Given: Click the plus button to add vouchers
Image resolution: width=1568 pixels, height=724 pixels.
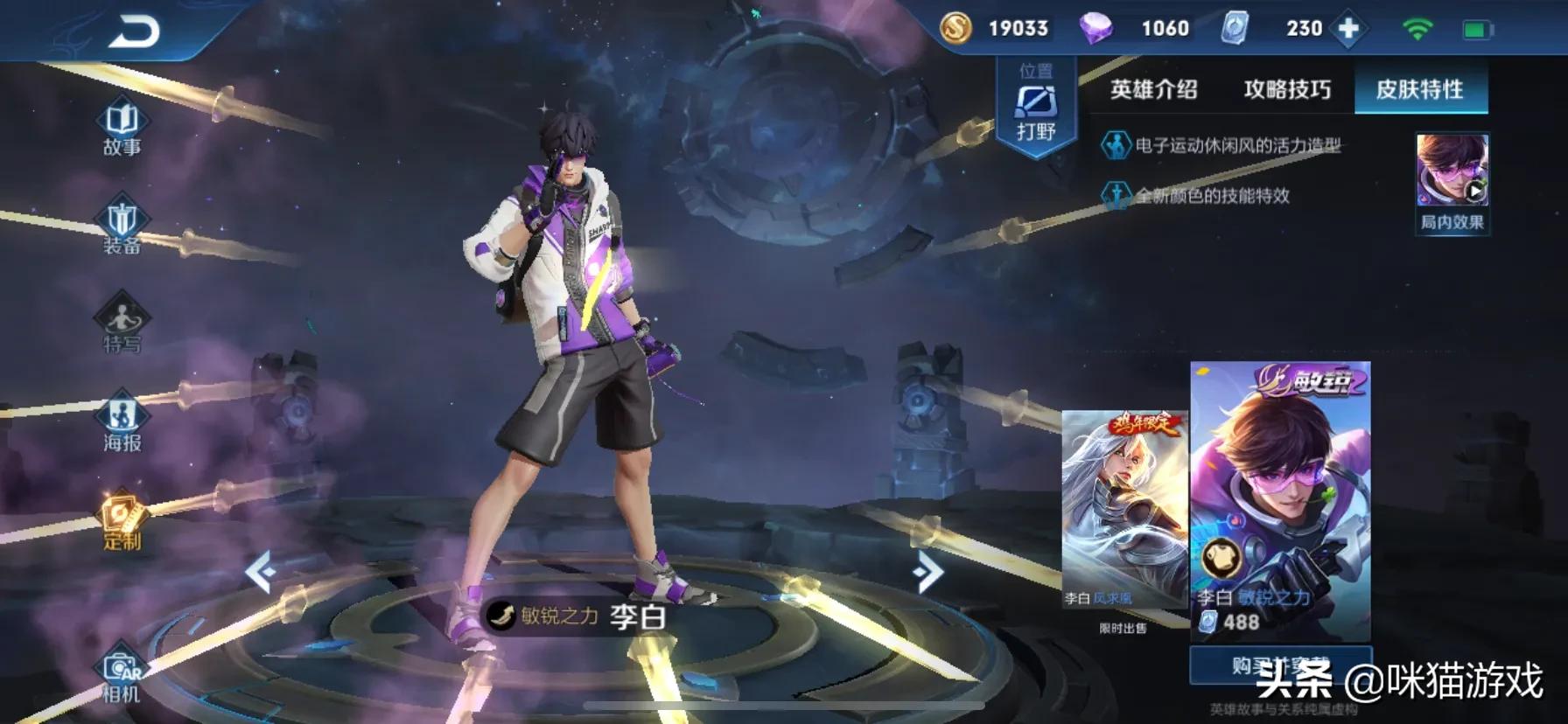Looking at the screenshot, I should click(1348, 29).
